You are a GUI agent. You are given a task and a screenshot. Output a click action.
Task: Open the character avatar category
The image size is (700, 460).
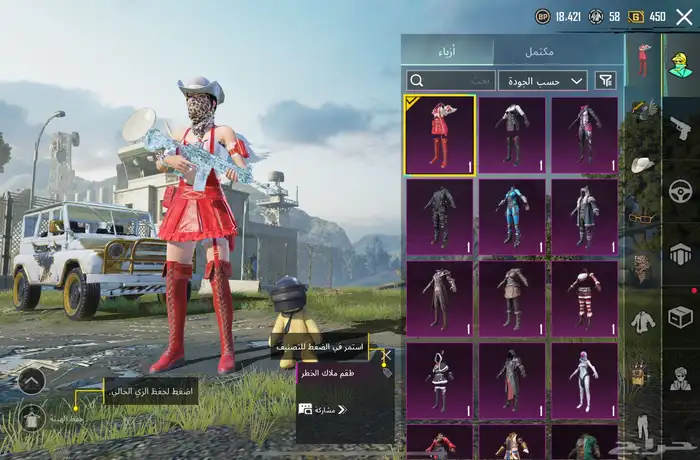[x=680, y=63]
